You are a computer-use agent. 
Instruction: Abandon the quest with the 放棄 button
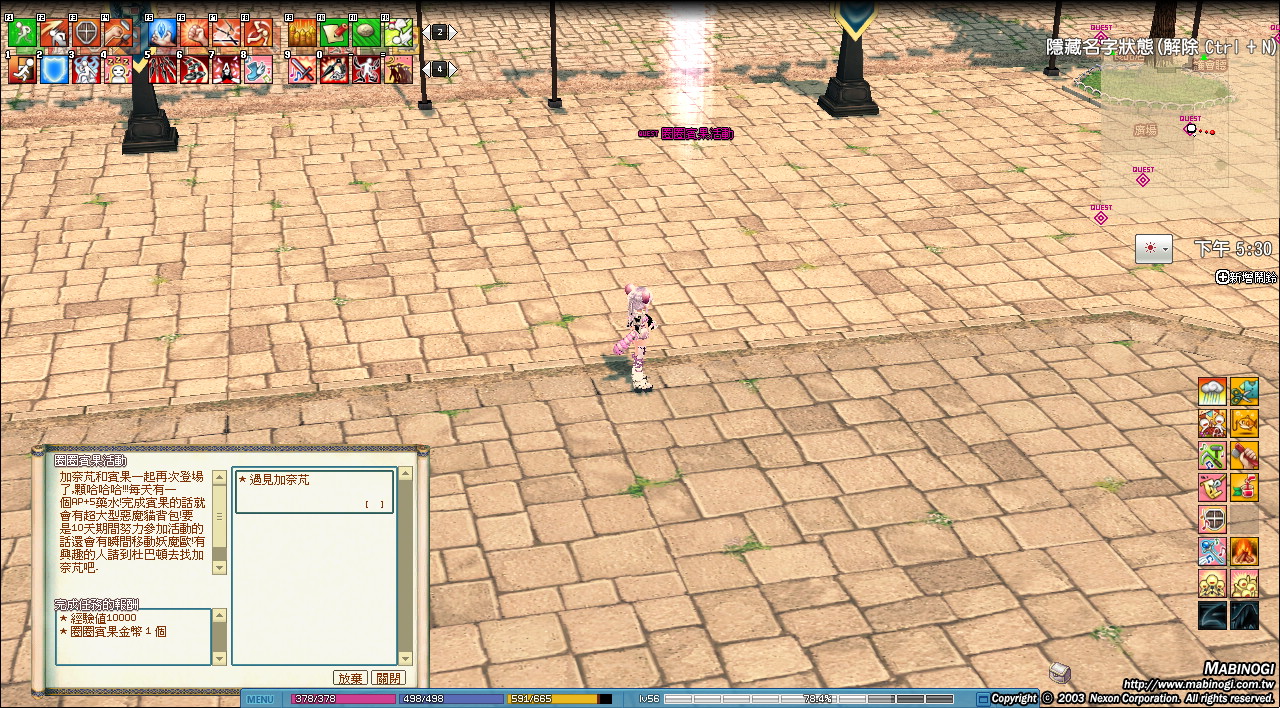(x=349, y=678)
